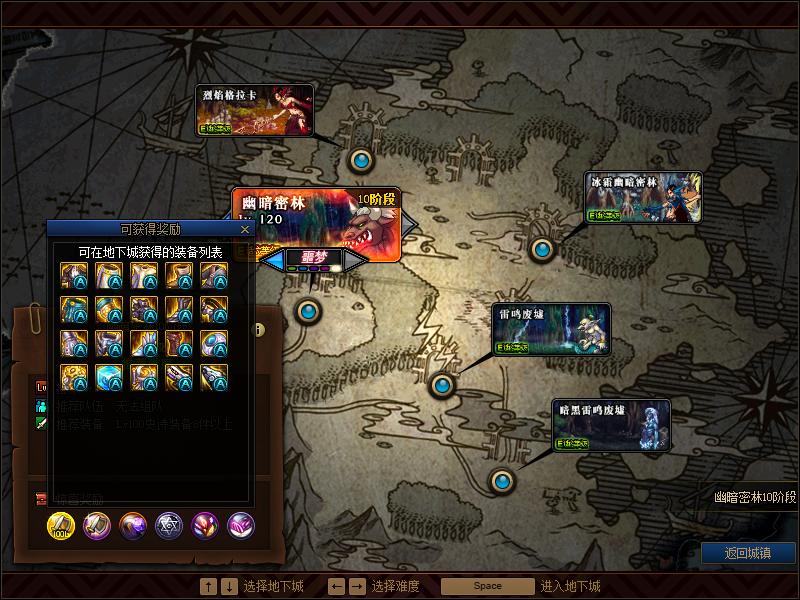Close the 可获得奖励 rewards popup

click(x=245, y=229)
